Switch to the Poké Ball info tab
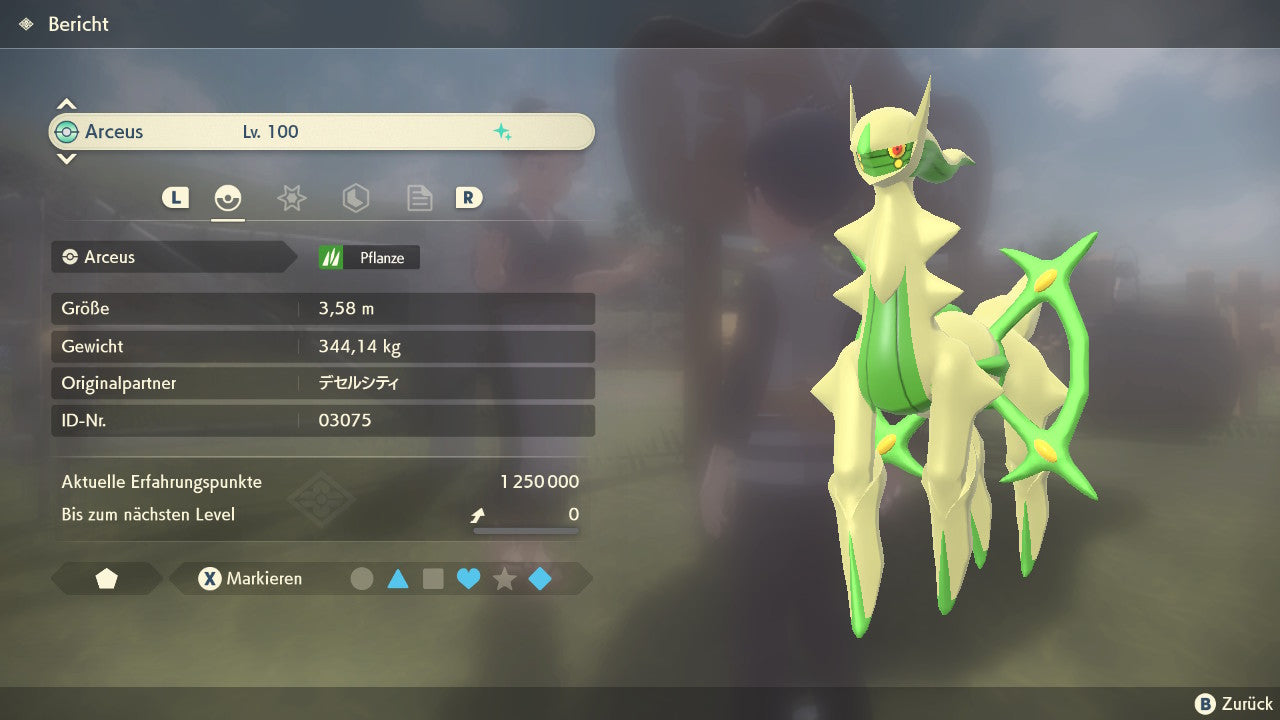The image size is (1280, 720). 228,198
